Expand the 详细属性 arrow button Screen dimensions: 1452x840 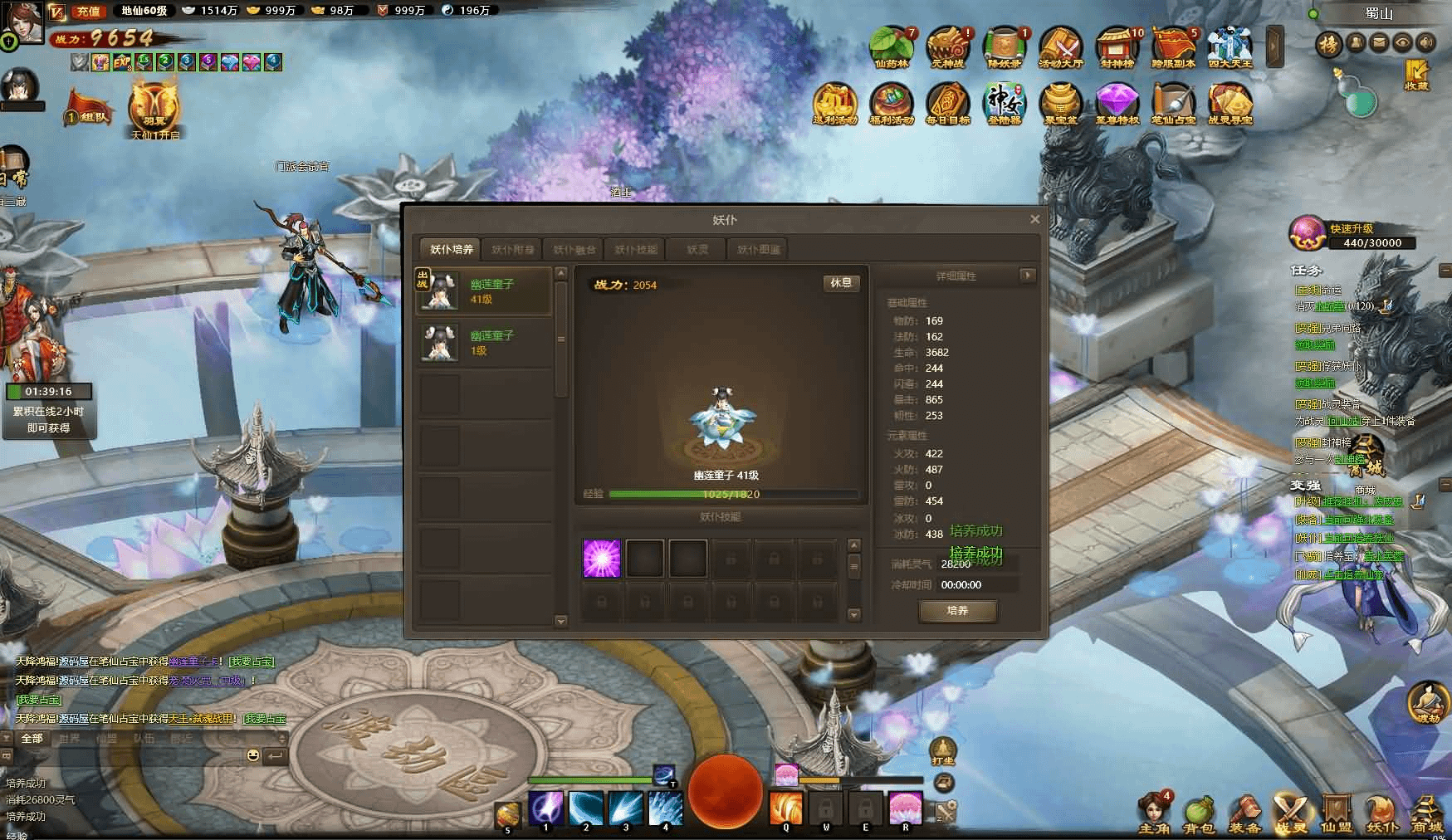pos(1028,275)
